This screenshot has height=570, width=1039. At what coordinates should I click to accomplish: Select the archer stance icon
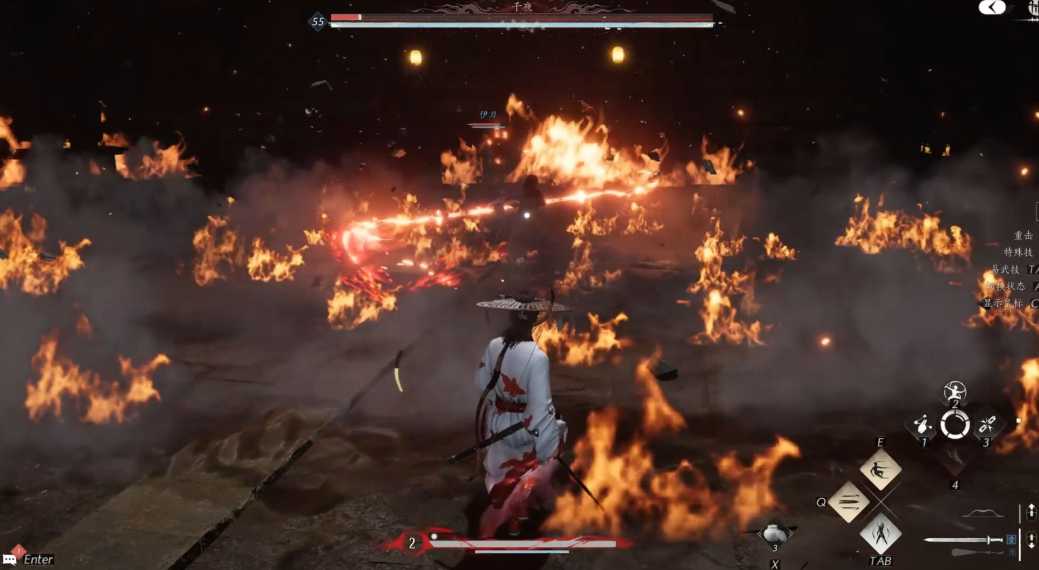tap(955, 392)
